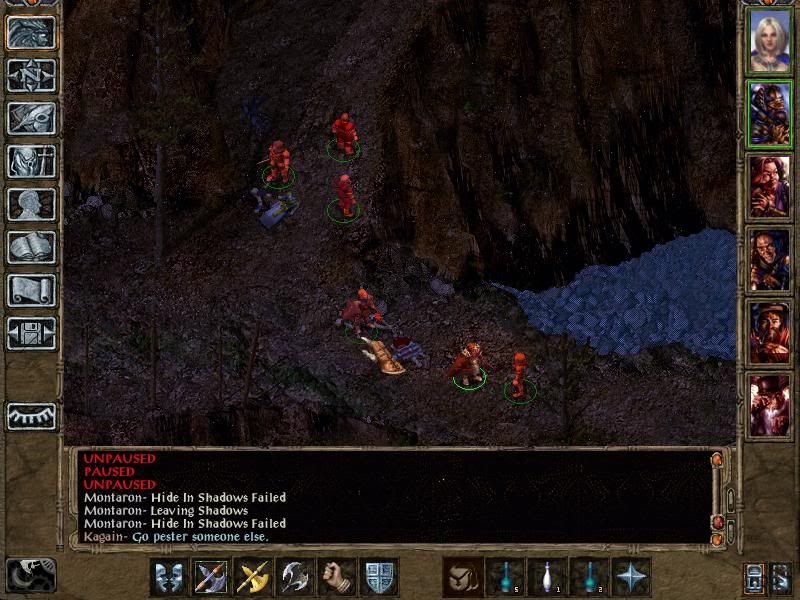The image size is (800, 600).
Task: Use the white potion with quantity 1
Action: click(547, 577)
